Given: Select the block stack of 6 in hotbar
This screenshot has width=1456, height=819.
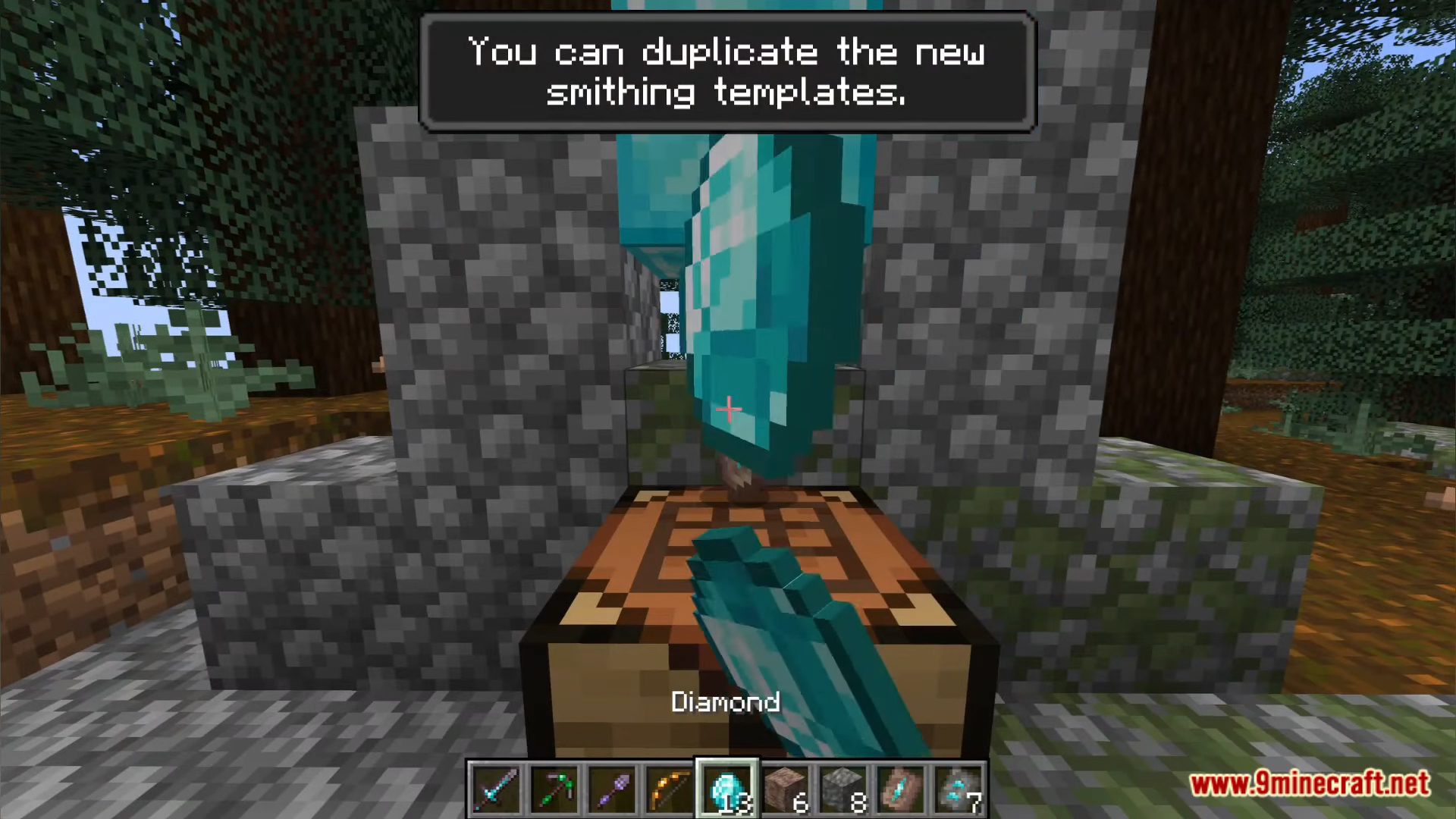Looking at the screenshot, I should [785, 789].
